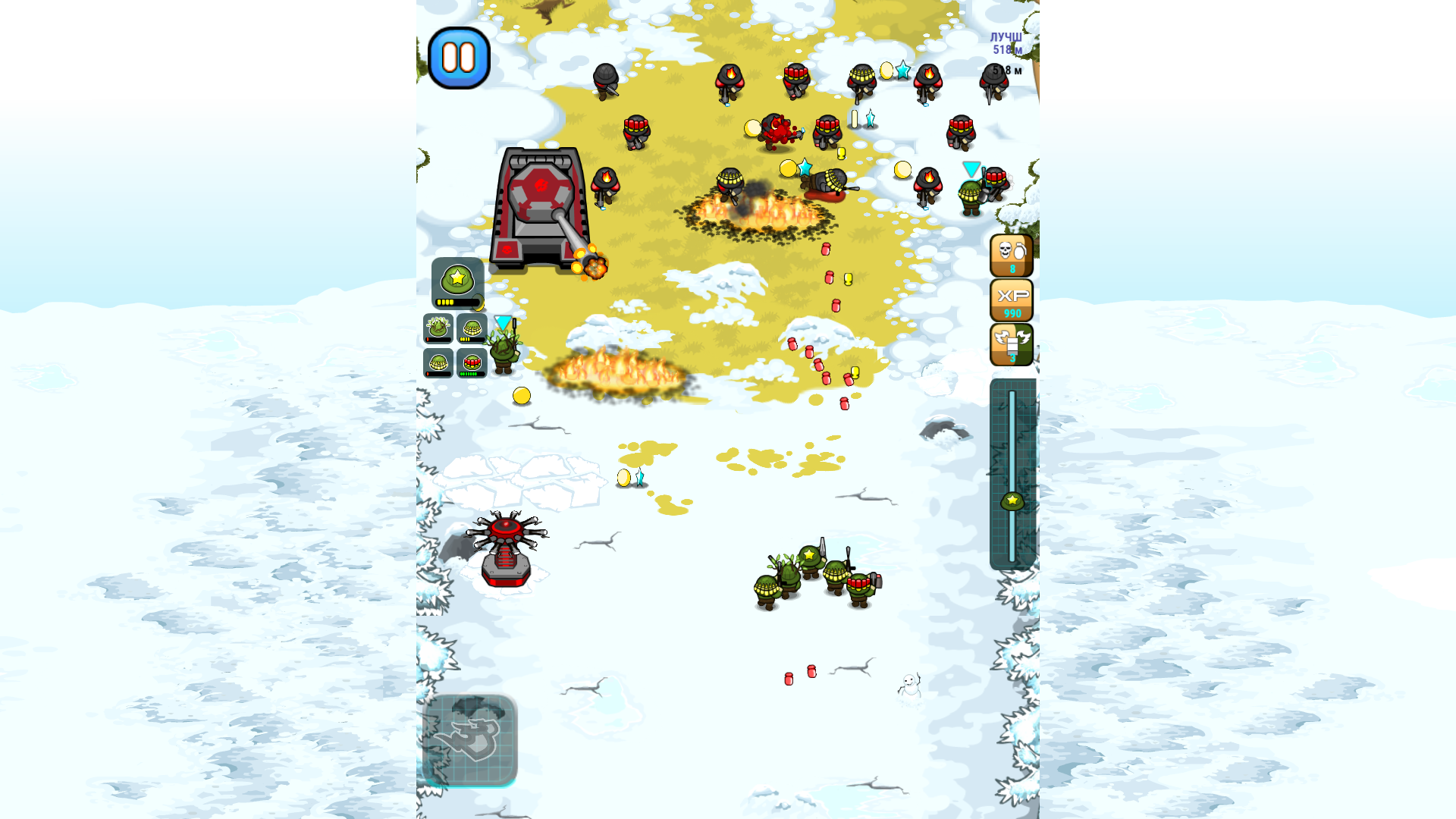Move the star marker on the progress slider

click(1012, 500)
